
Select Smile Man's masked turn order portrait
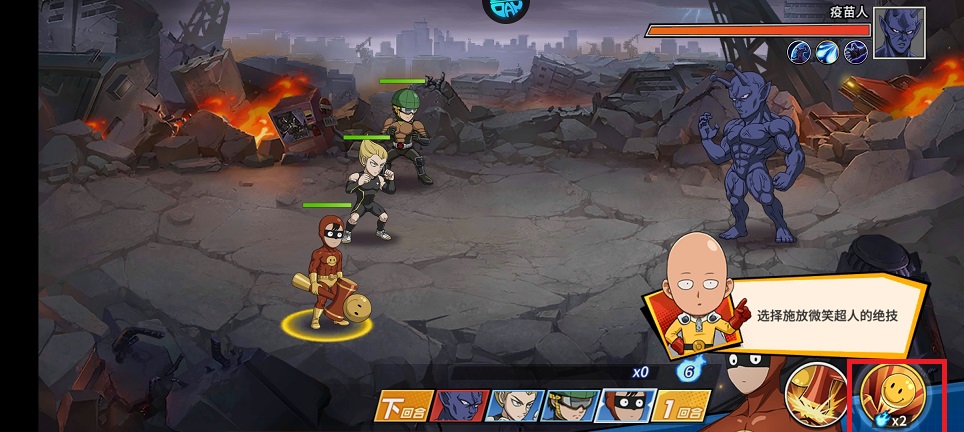tap(626, 406)
